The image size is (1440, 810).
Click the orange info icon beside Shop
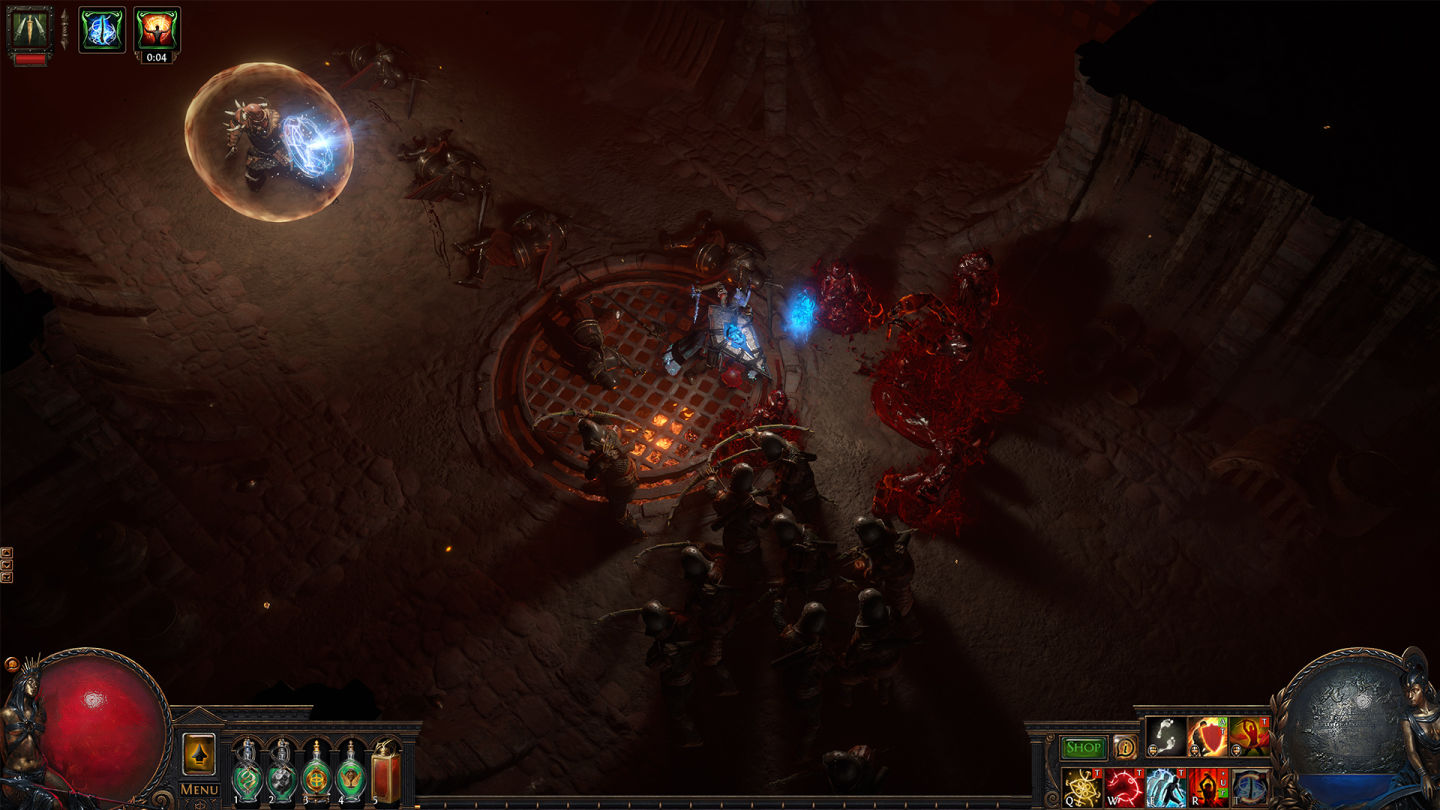(x=1125, y=747)
